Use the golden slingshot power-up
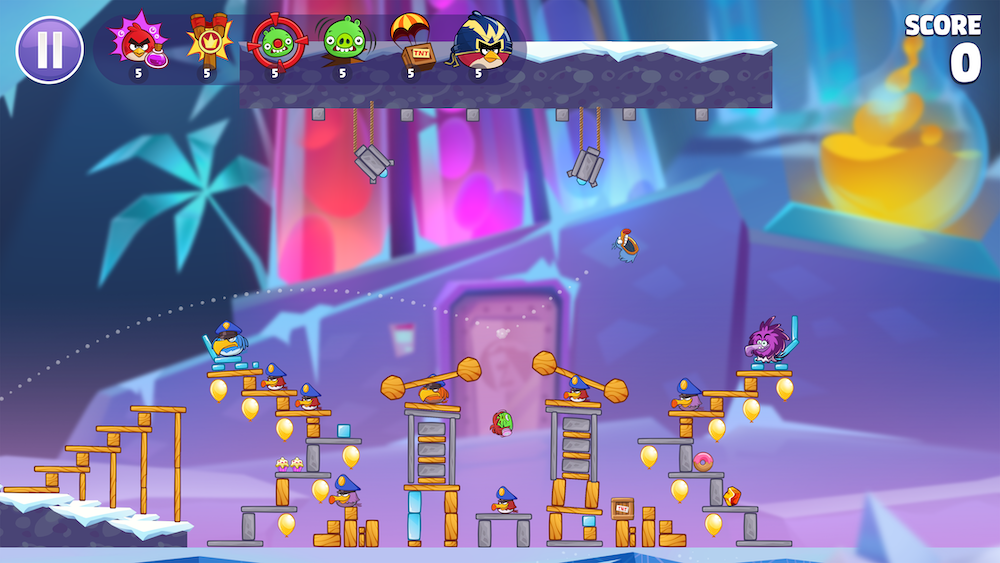 [x=208, y=42]
